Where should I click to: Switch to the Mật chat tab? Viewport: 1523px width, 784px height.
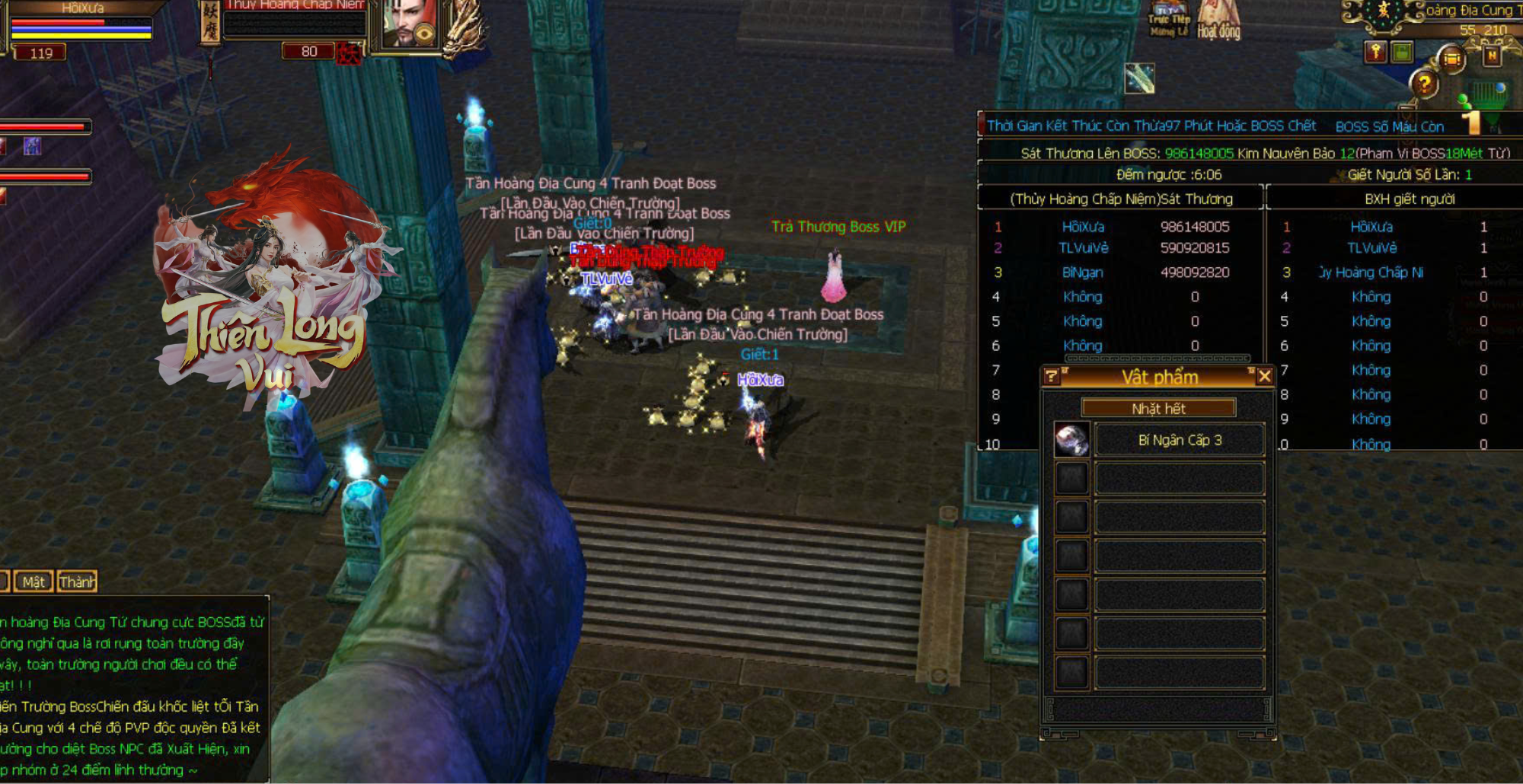[34, 582]
